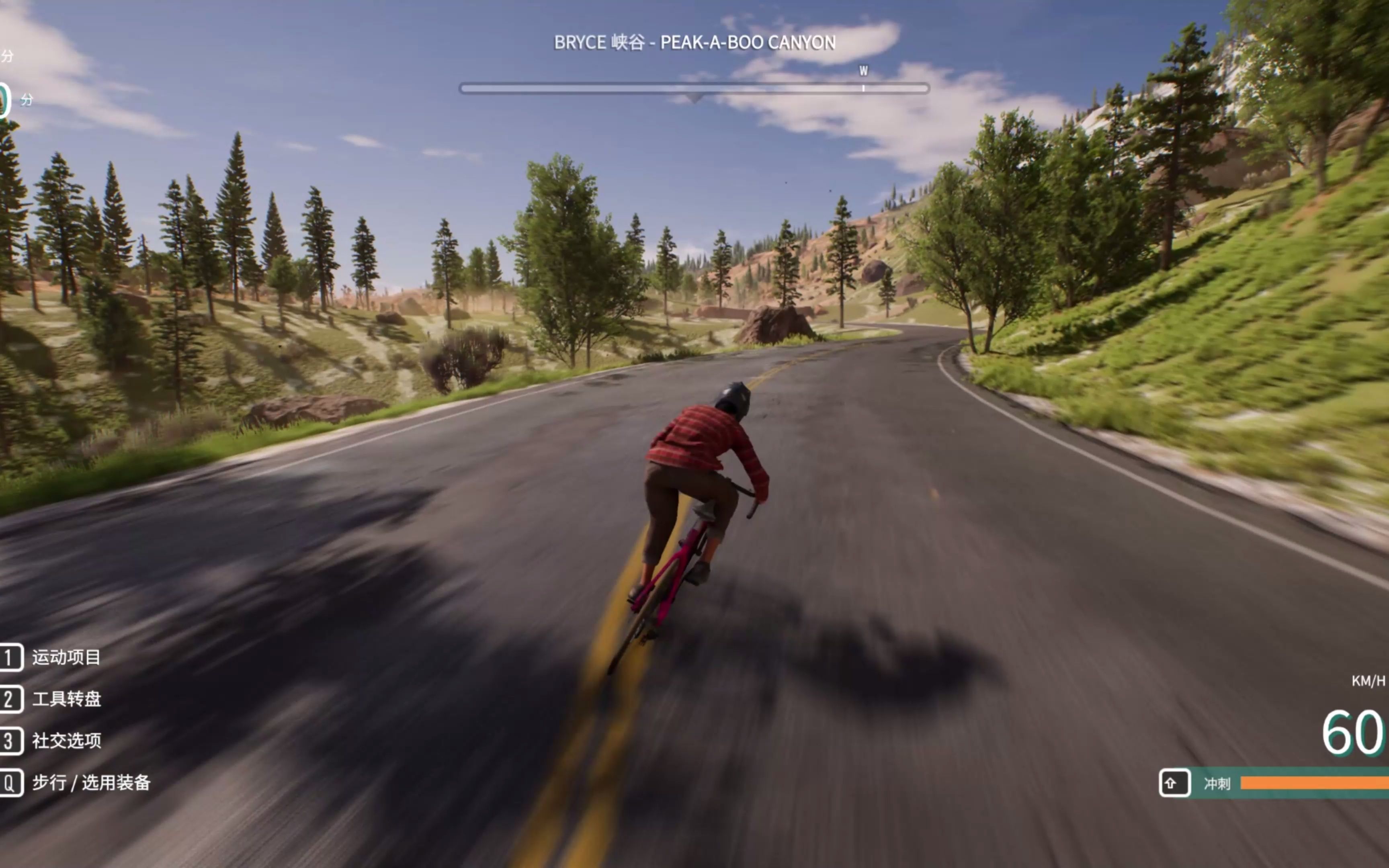This screenshot has height=868, width=1389.
Task: Open the 社交选项 social options entry
Action: click(66, 741)
